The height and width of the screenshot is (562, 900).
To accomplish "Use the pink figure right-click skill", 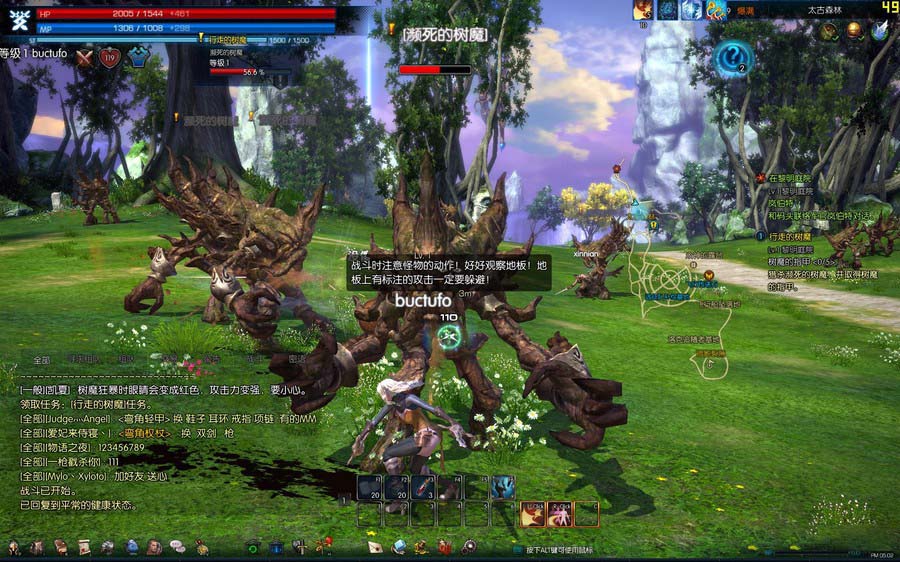I will [x=559, y=513].
